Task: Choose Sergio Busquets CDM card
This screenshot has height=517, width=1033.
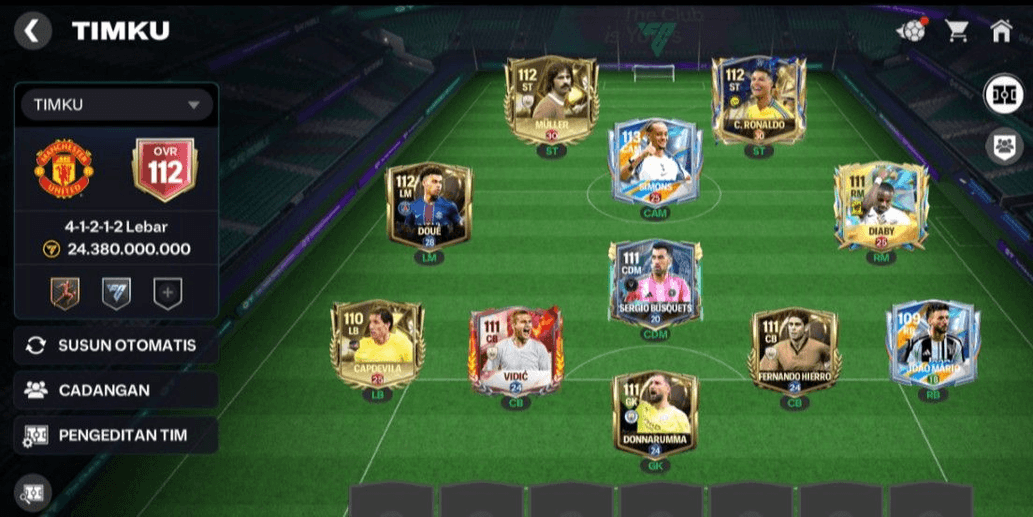Action: pos(655,283)
